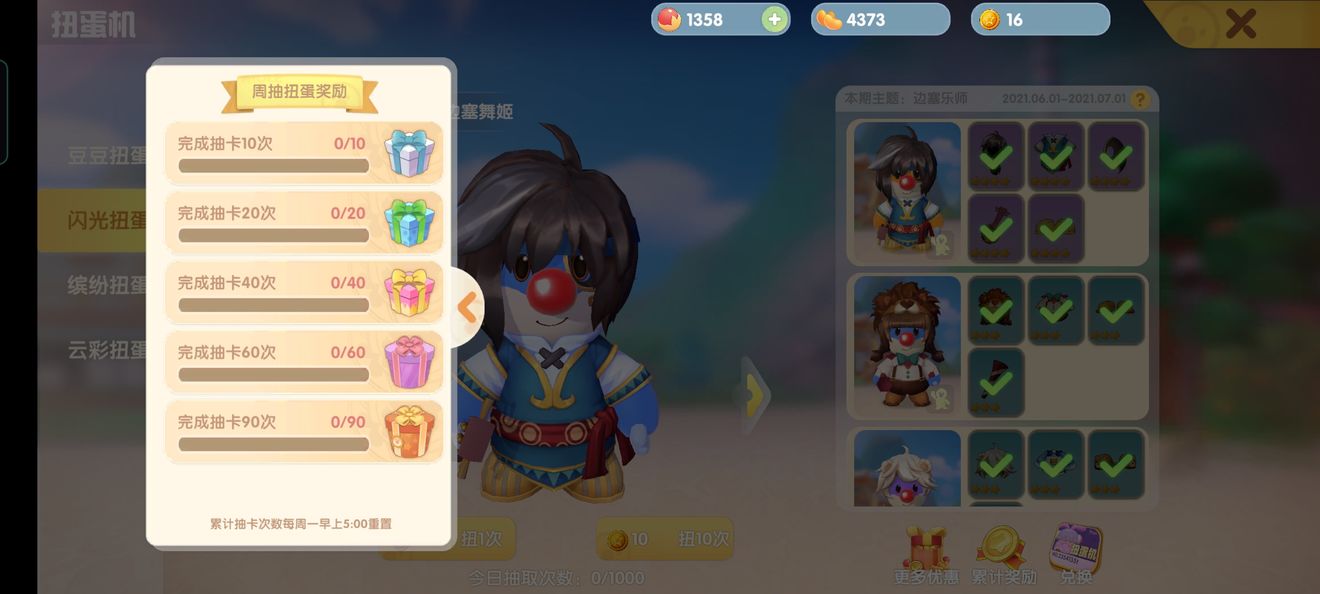
Task: Open the 累计奖励 cumulative rewards
Action: click(1003, 555)
